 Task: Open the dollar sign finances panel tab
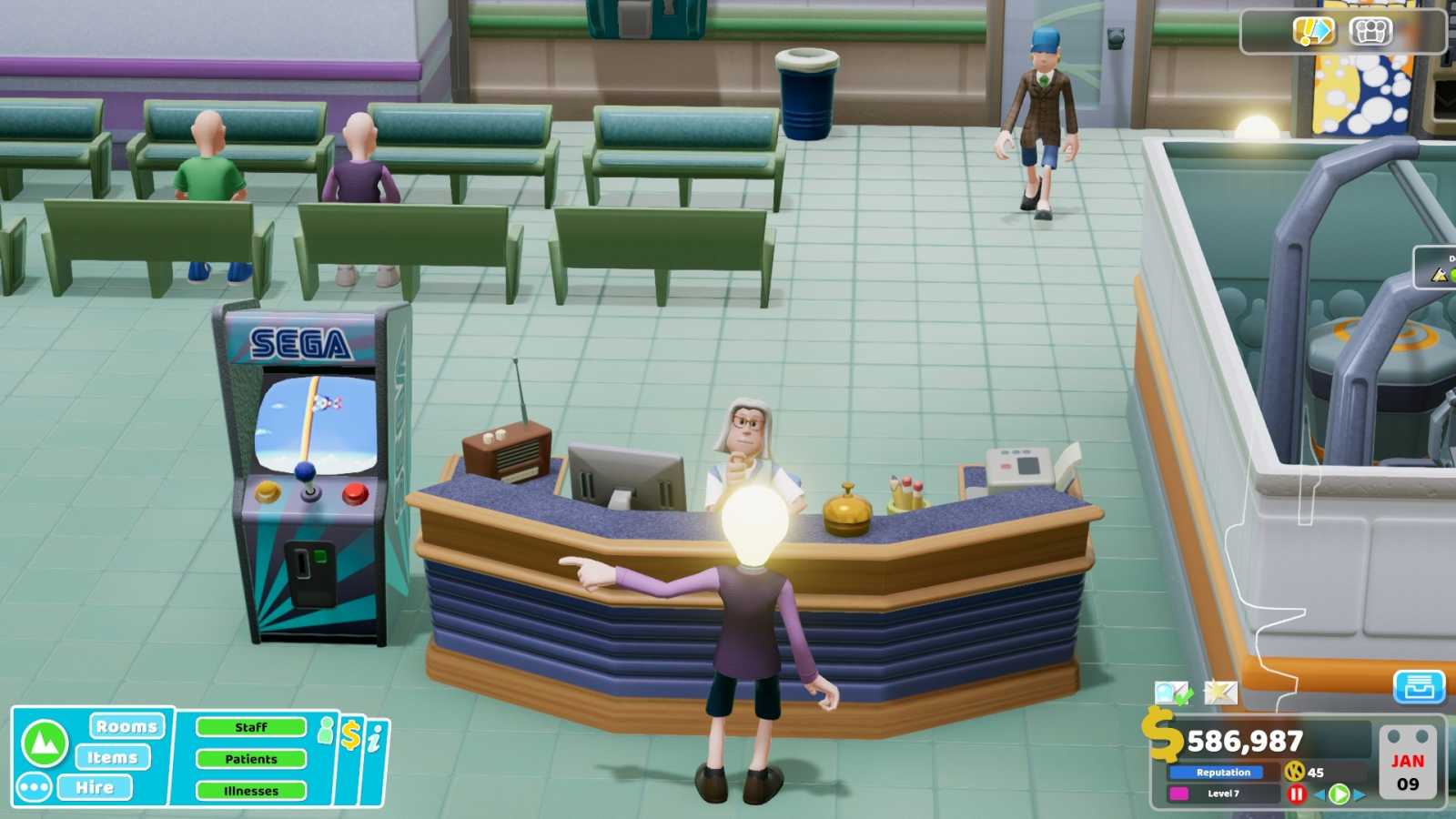tap(351, 735)
